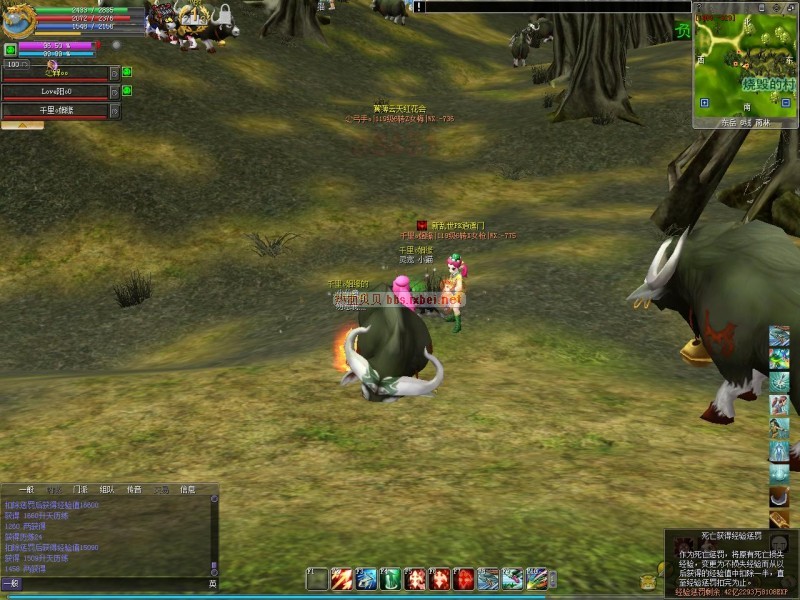The width and height of the screenshot is (800, 600).
Task: Open the minimap of the burned village
Action: (x=744, y=60)
